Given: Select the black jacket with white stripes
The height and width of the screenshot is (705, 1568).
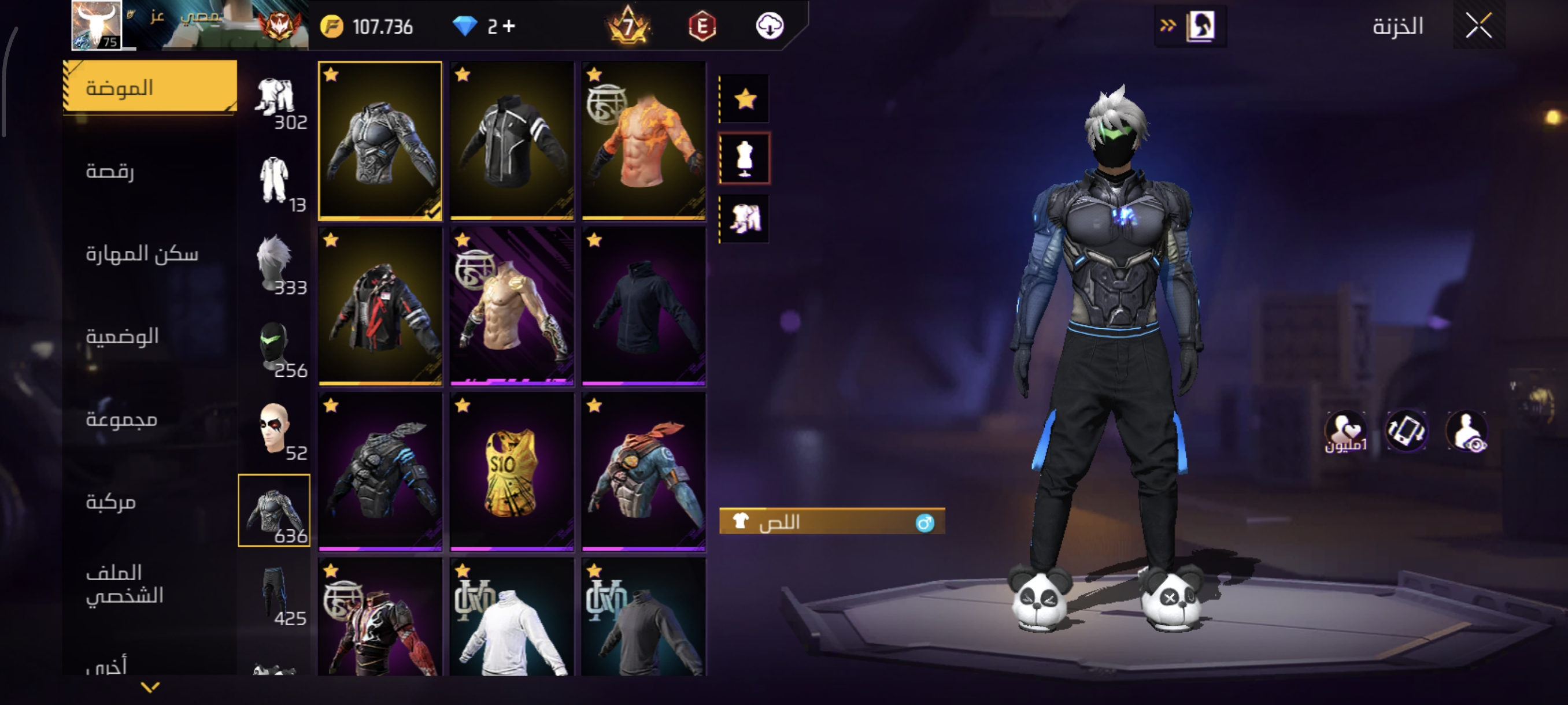Looking at the screenshot, I should point(511,140).
